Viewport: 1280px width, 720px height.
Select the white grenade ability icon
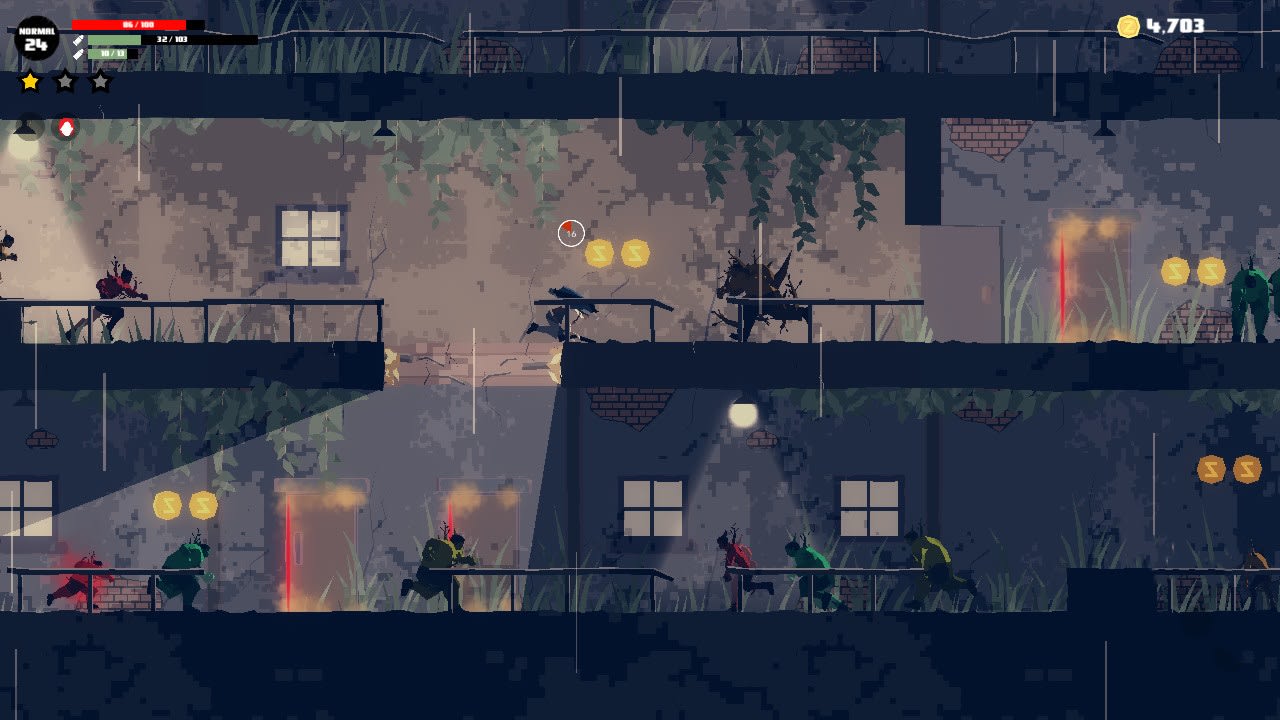66,127
